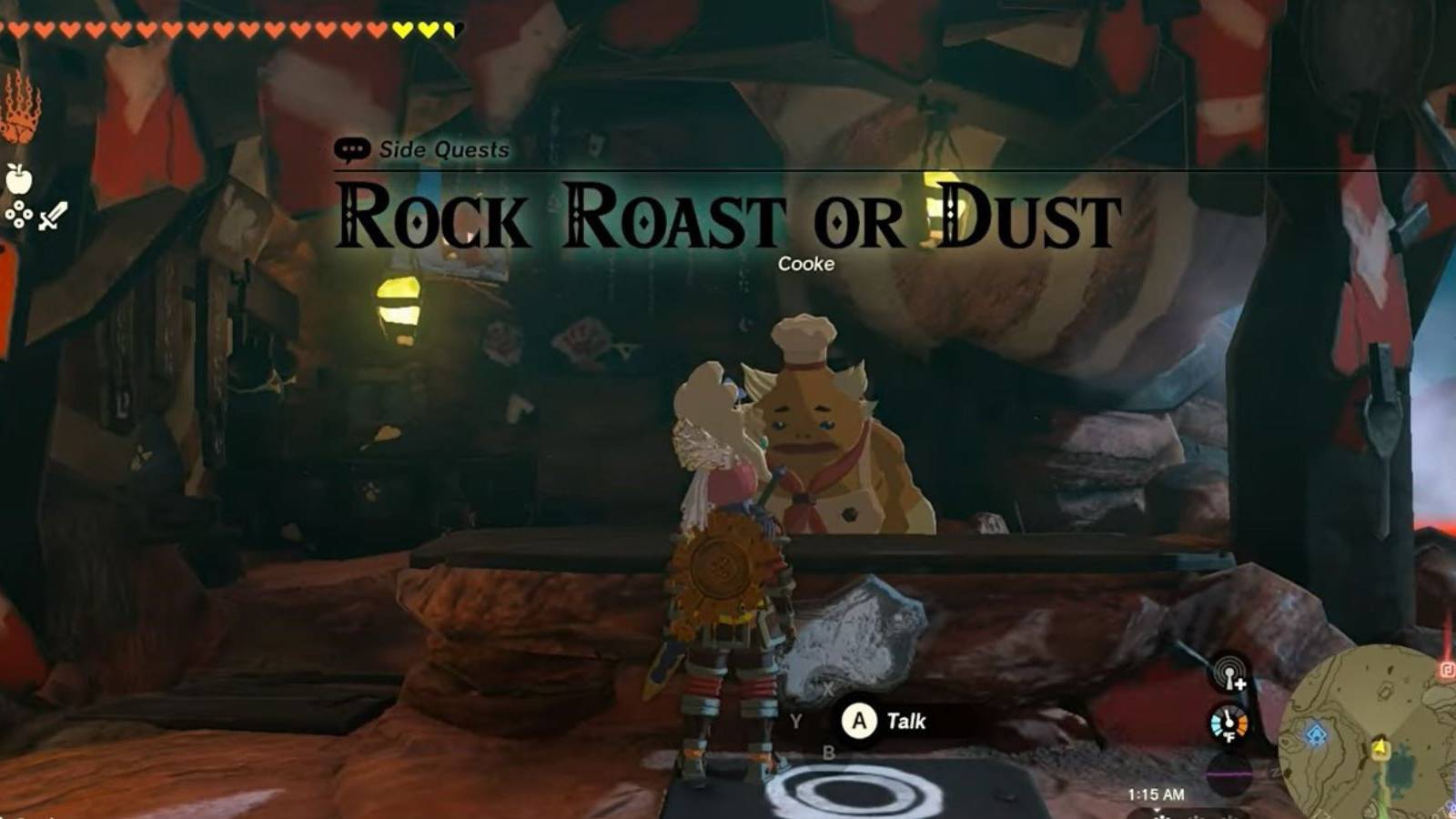
Task: Select the apple food inventory icon
Action: coord(18,181)
